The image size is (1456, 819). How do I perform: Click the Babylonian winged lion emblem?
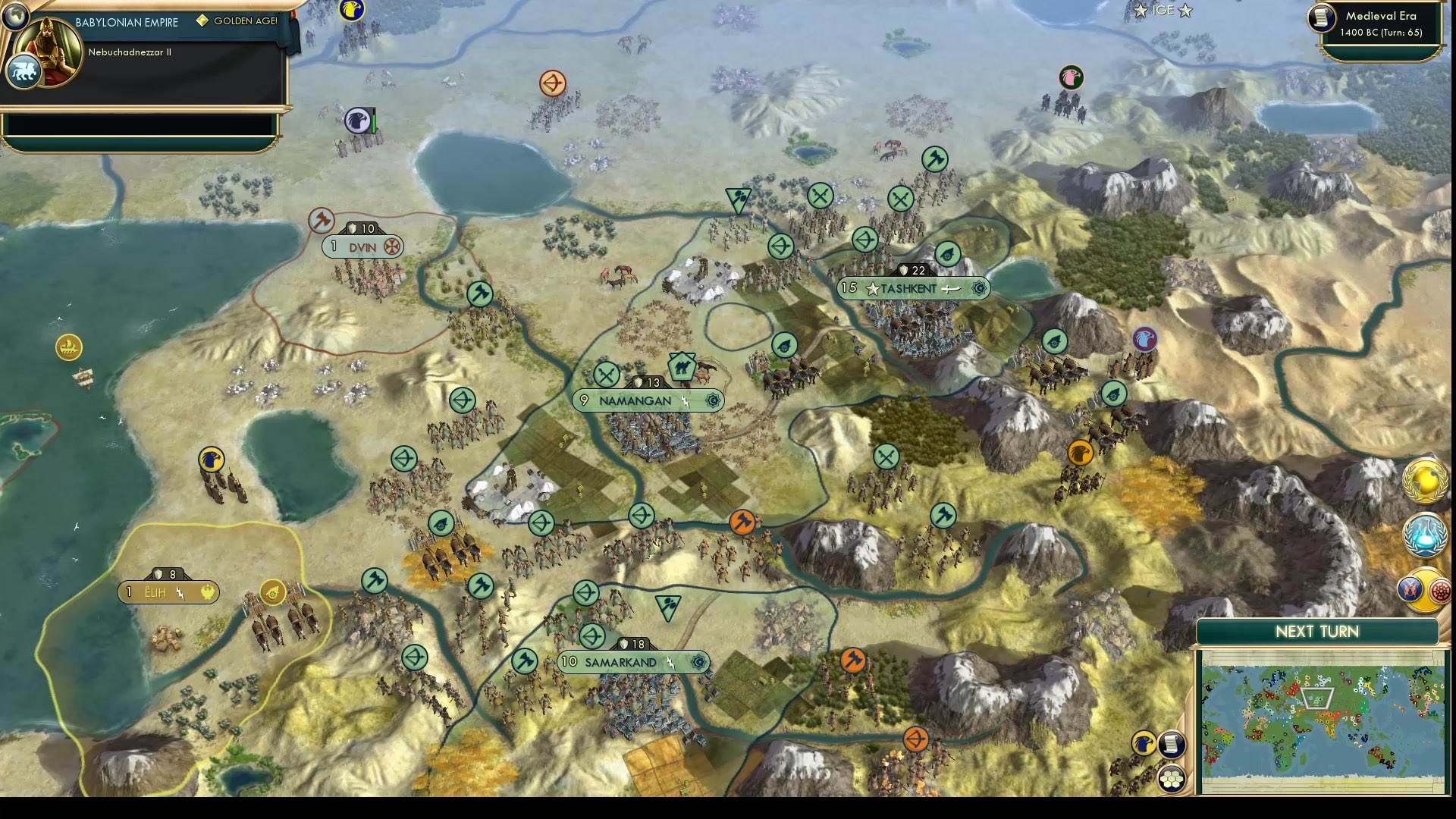pyautogui.click(x=23, y=72)
